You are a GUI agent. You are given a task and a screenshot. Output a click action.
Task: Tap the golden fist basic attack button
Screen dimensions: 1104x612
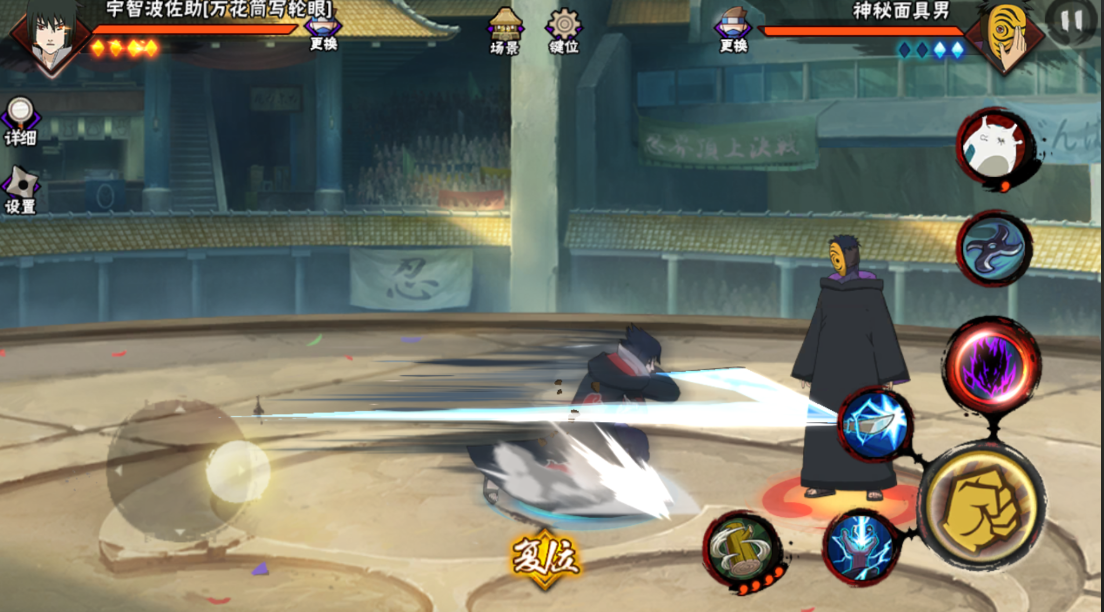[980, 503]
